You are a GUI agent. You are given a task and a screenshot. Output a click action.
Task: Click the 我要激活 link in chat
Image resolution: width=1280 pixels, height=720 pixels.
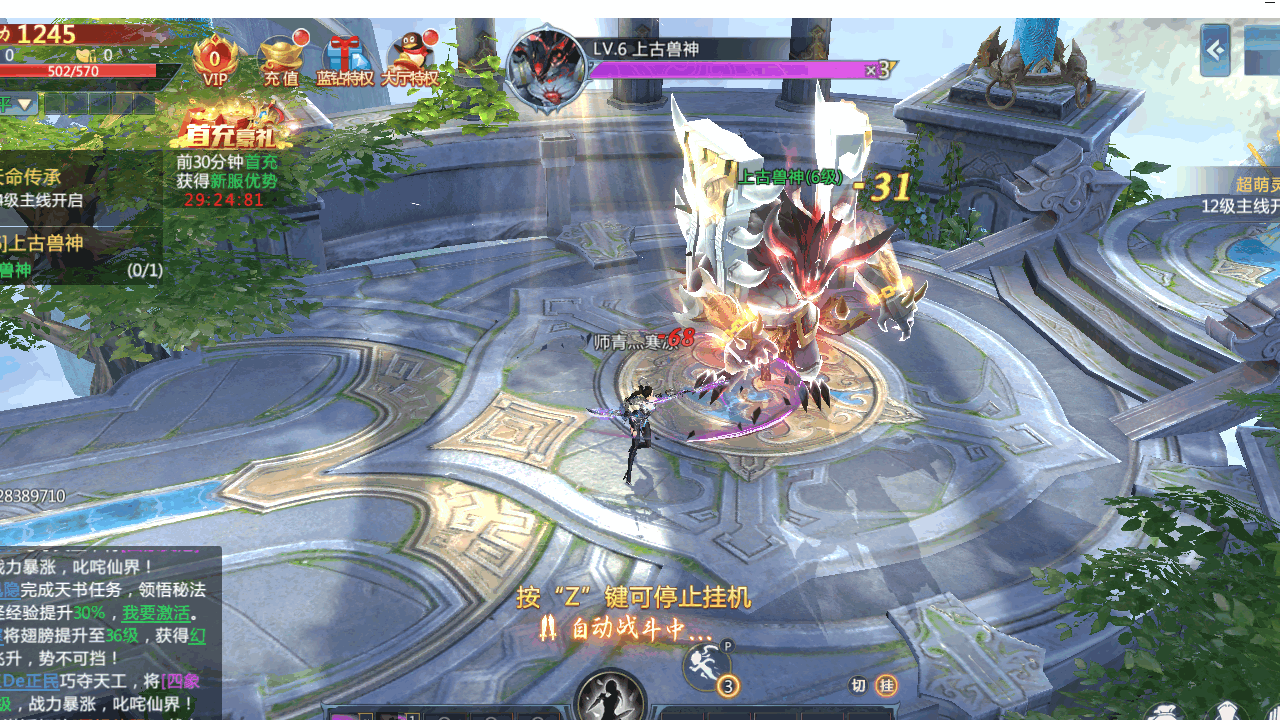(157, 613)
